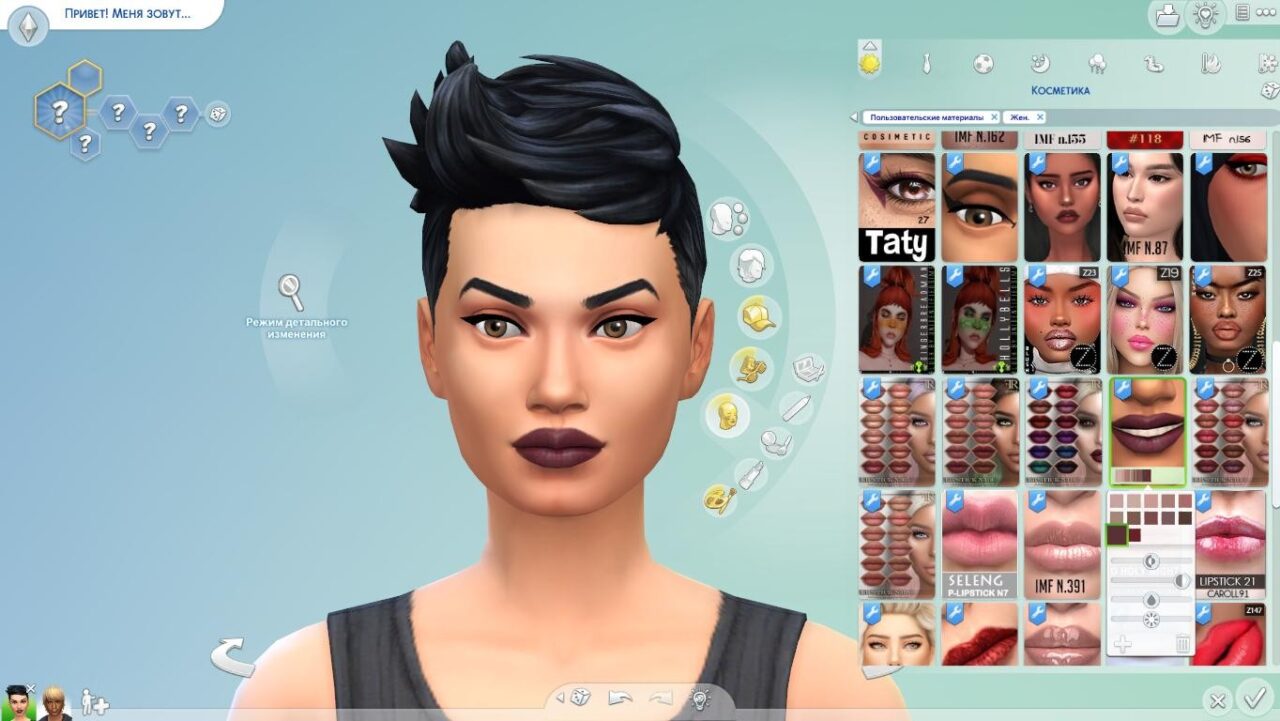Remove the custom content filter tag
This screenshot has height=721, width=1280.
994,117
